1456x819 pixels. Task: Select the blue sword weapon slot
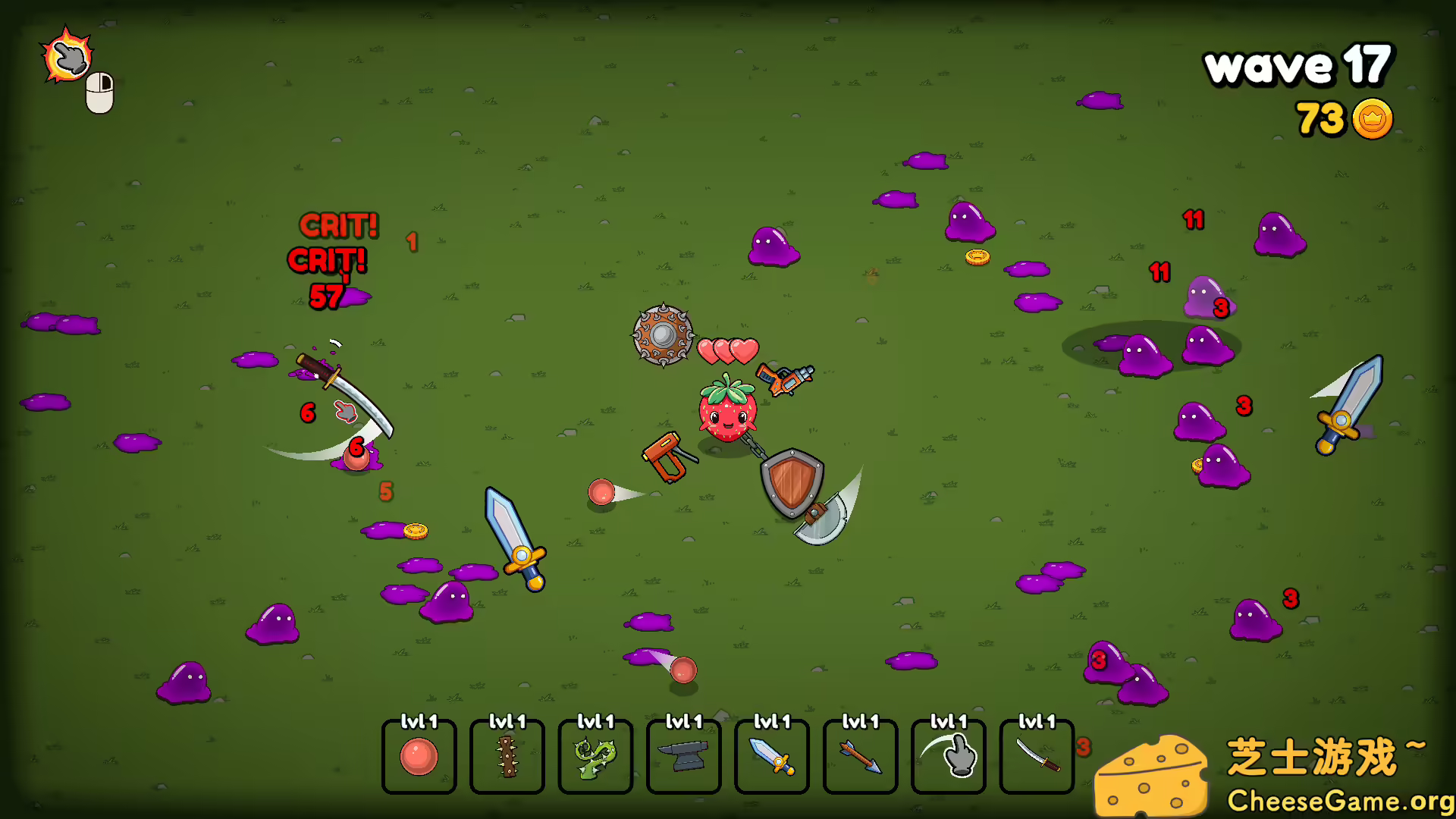[x=770, y=757]
